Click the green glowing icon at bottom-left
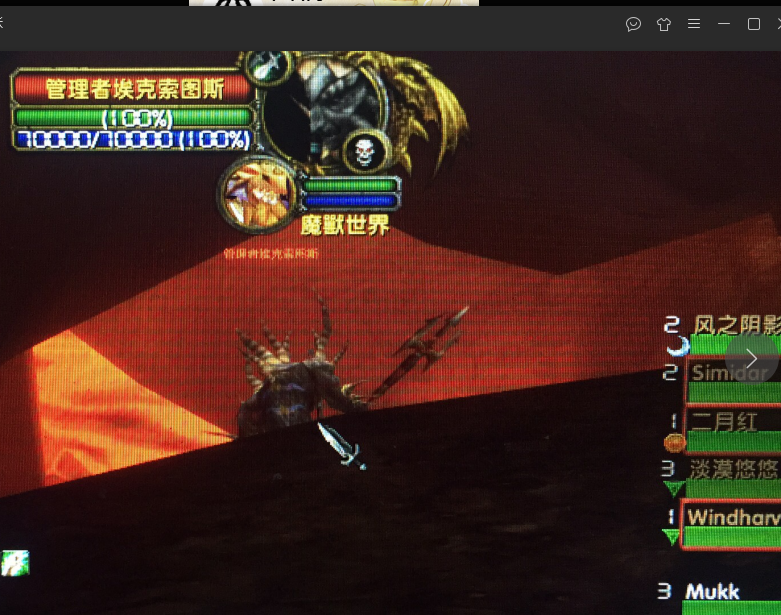The image size is (781, 615). tap(14, 562)
